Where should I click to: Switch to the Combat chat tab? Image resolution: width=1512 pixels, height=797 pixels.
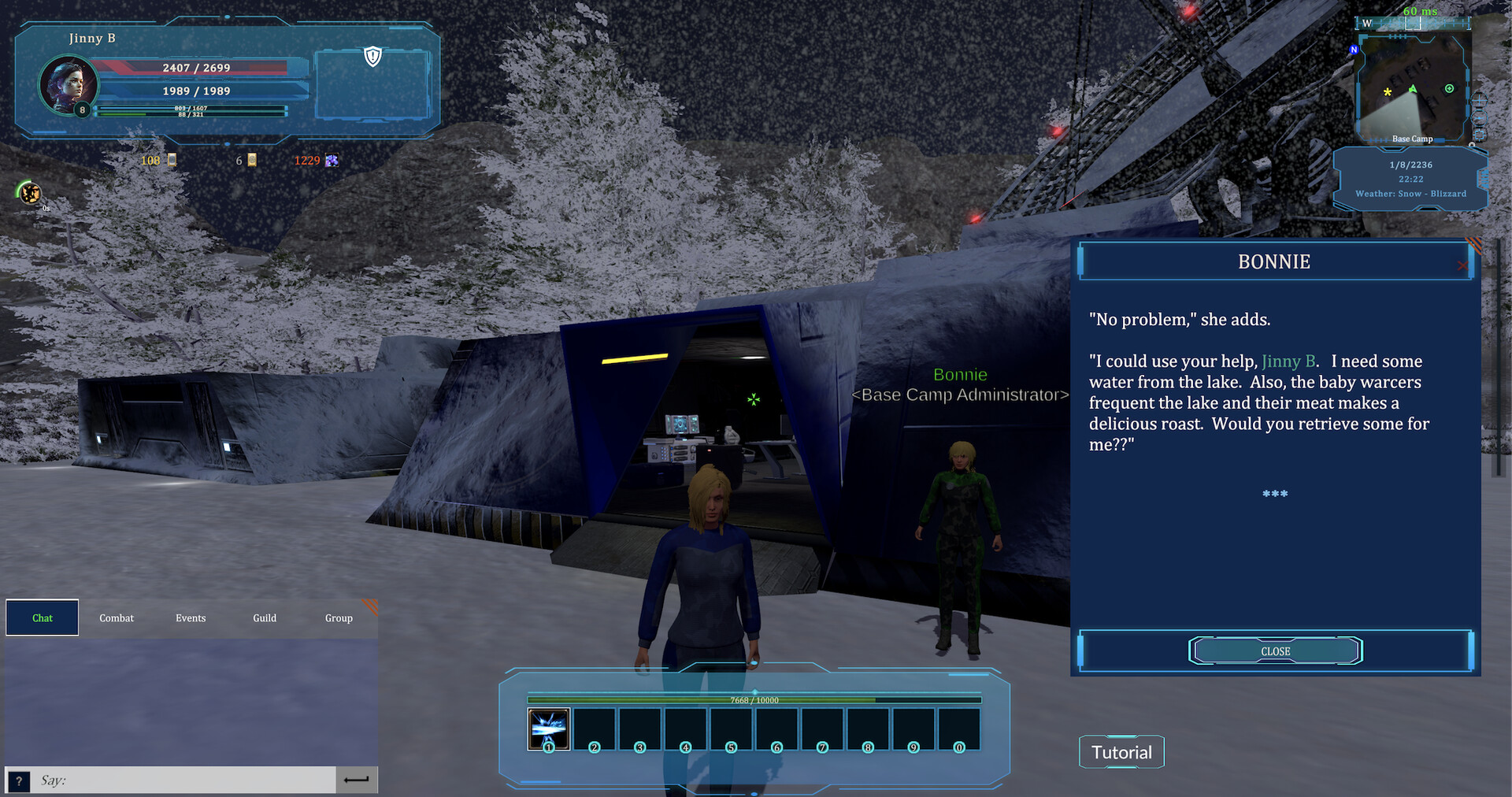tap(116, 617)
